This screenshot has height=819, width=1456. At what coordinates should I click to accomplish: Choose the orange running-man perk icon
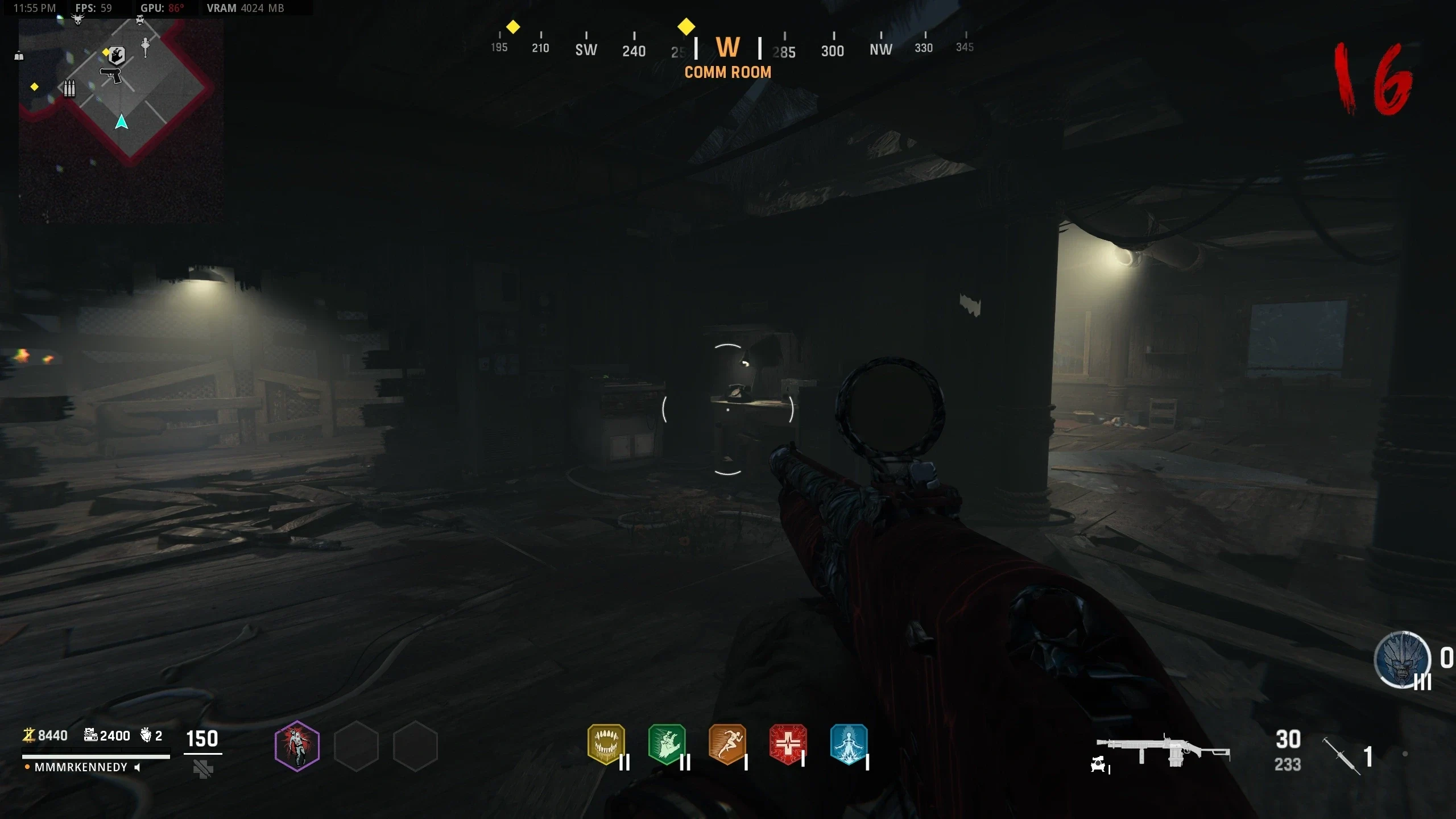[x=727, y=743]
